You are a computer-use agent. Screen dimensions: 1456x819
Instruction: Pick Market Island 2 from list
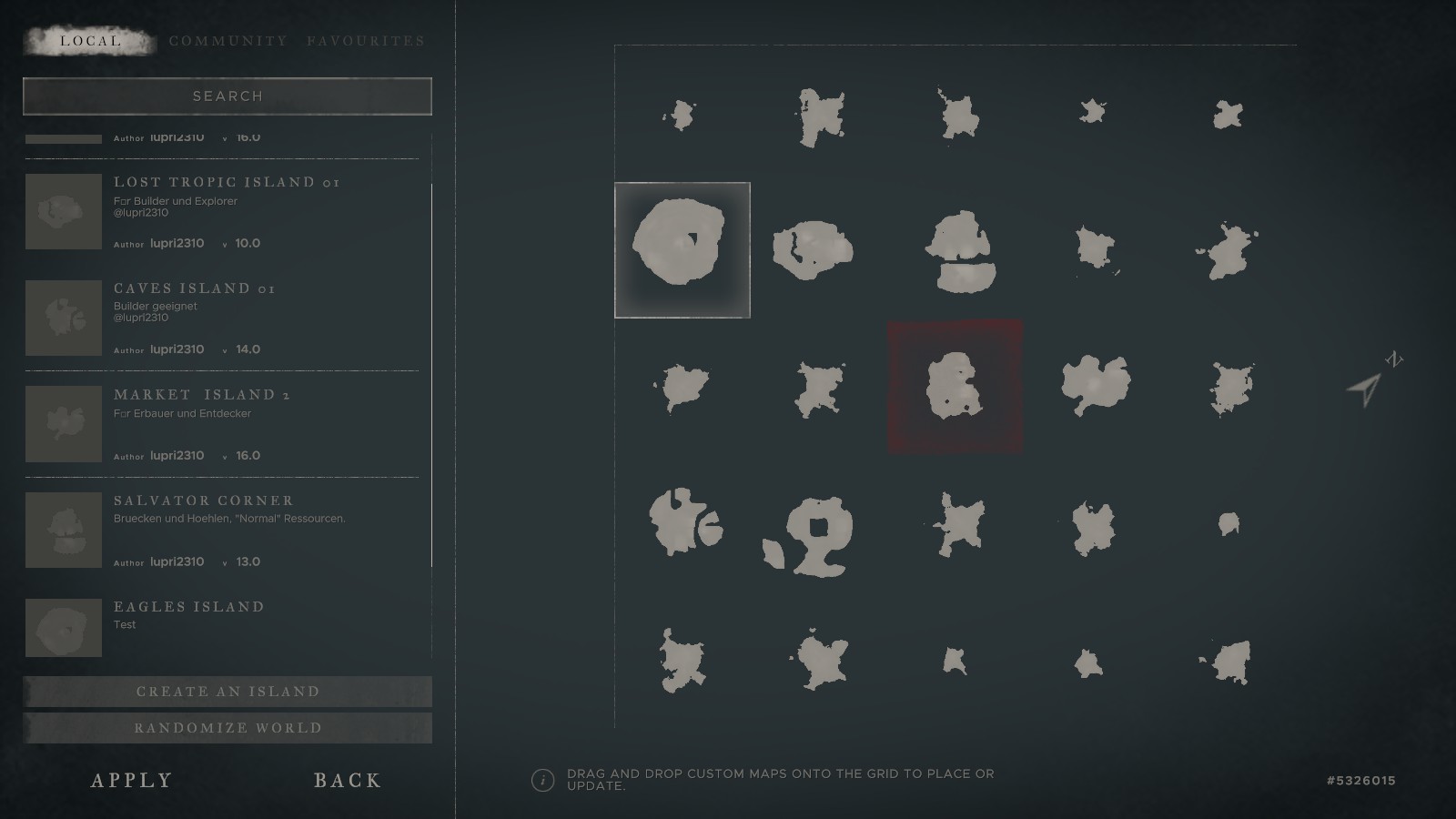pos(202,395)
